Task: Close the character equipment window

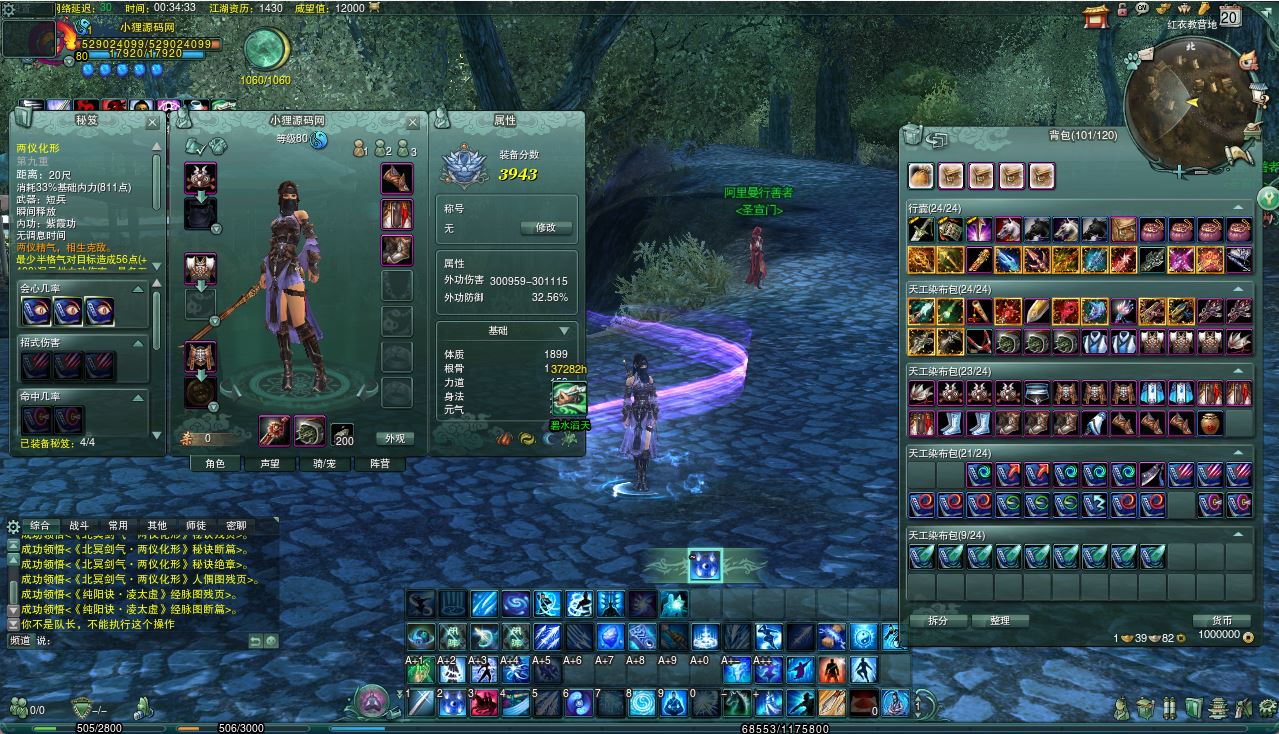Action: 412,122
